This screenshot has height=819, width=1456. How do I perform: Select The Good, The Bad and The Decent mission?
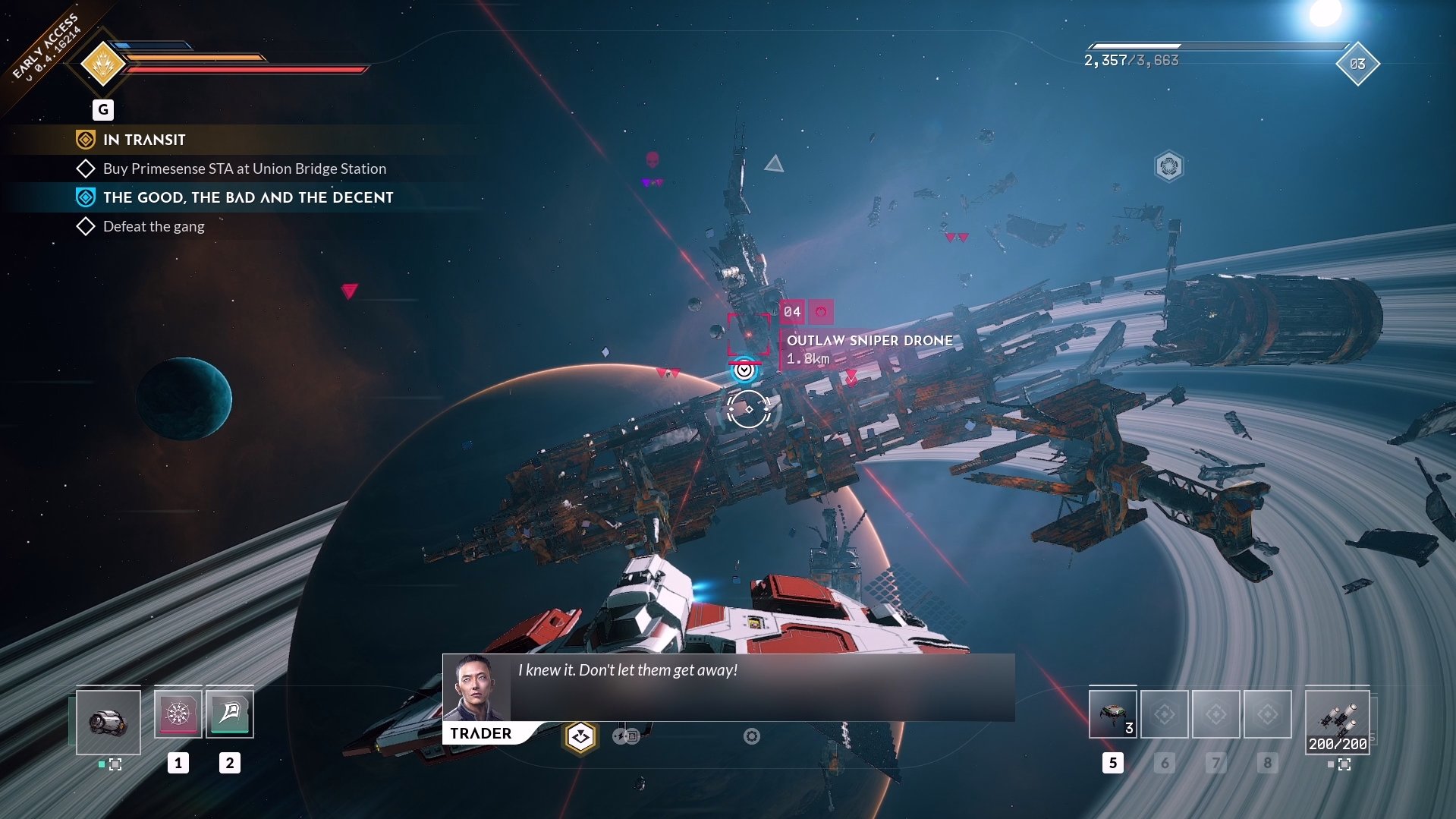[x=248, y=197]
